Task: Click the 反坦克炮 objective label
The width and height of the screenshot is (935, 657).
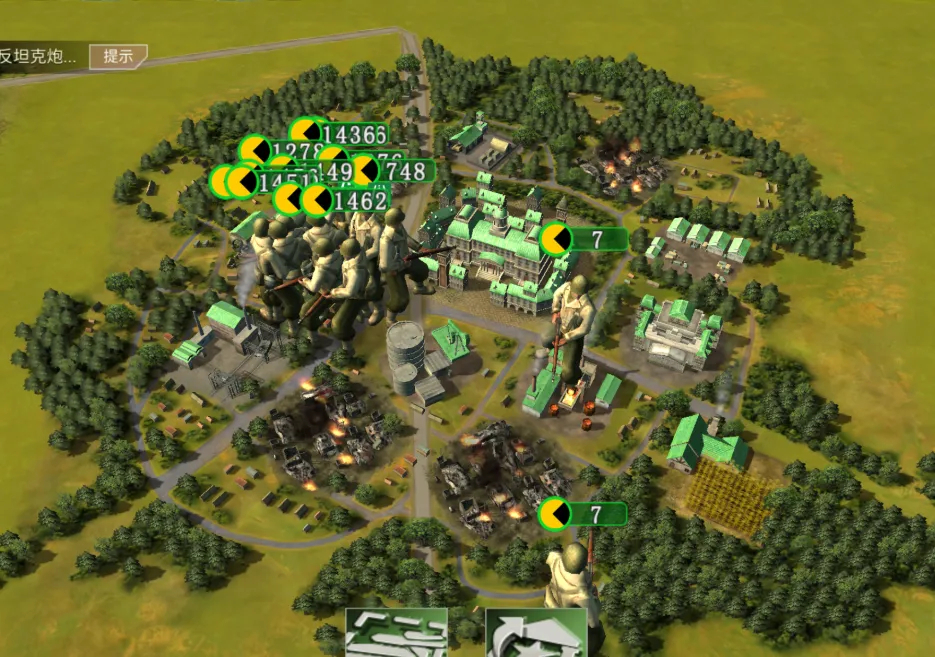Action: tap(40, 56)
